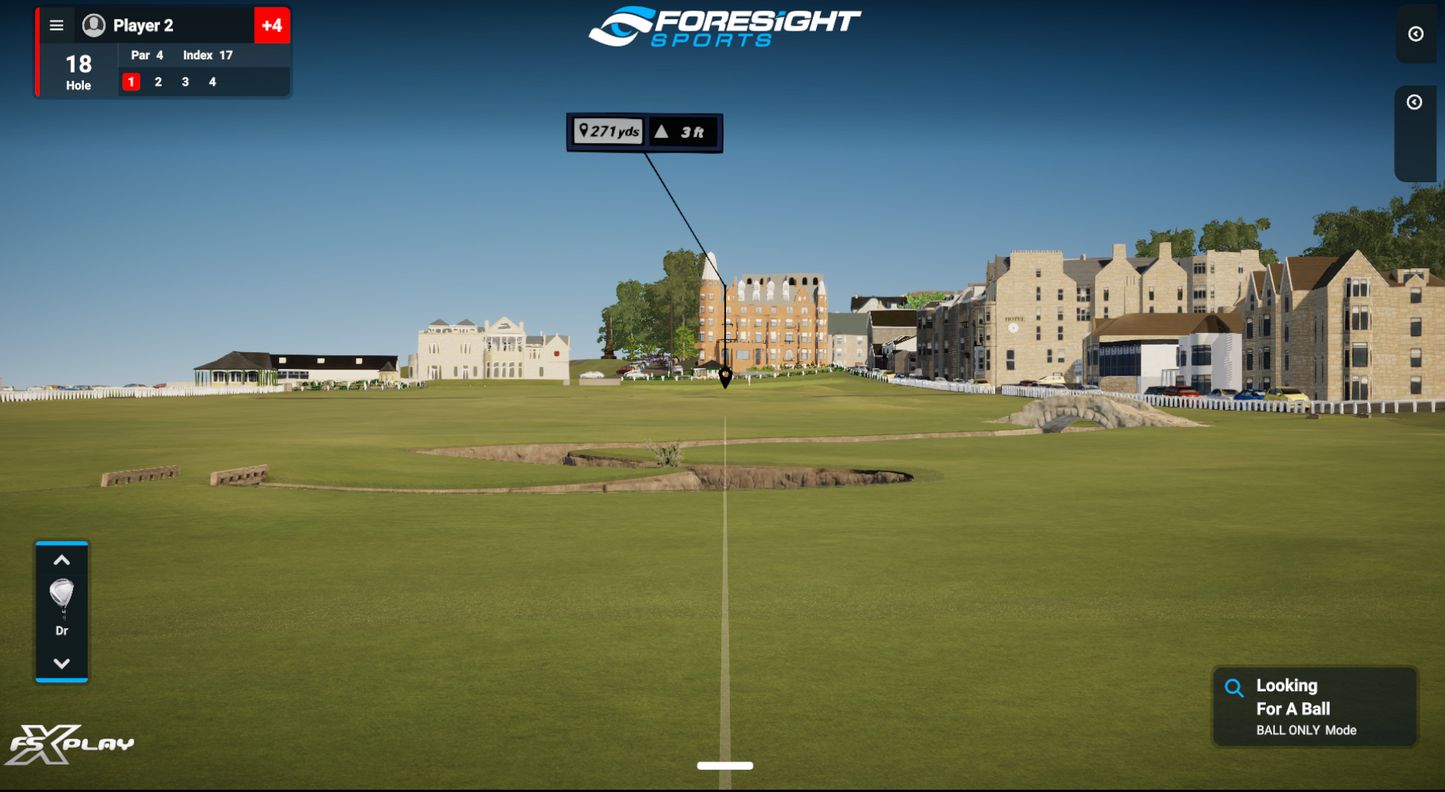Viewport: 1445px width, 792px height.
Task: Click the magnifier icon in Looking For A Ball panel
Action: [x=1233, y=687]
